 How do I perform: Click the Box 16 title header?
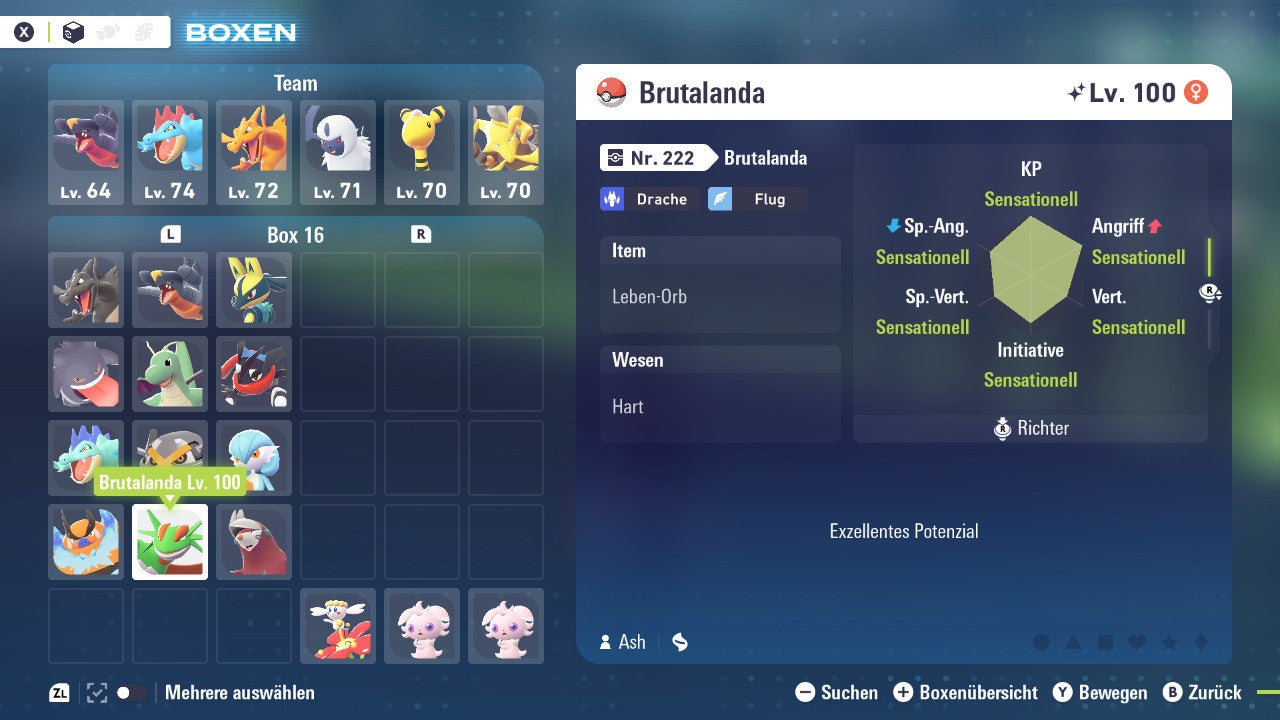pos(295,235)
